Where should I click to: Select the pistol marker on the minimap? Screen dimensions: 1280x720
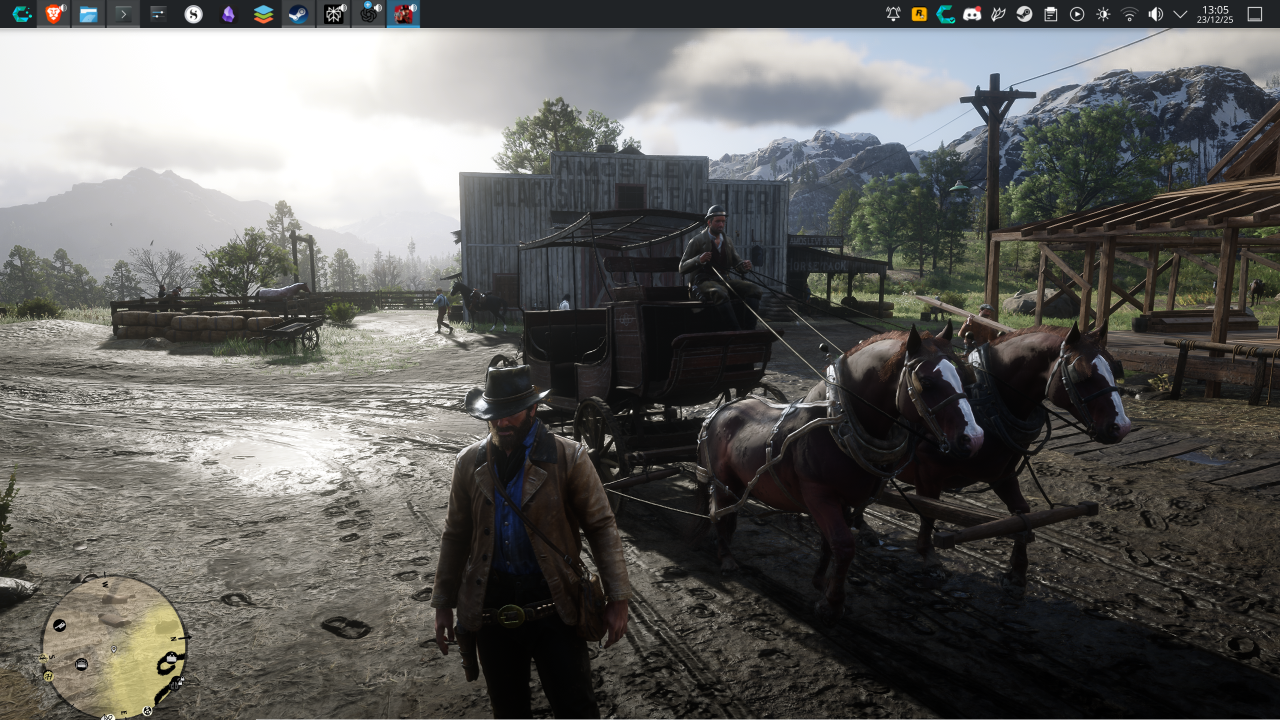pyautogui.click(x=60, y=626)
